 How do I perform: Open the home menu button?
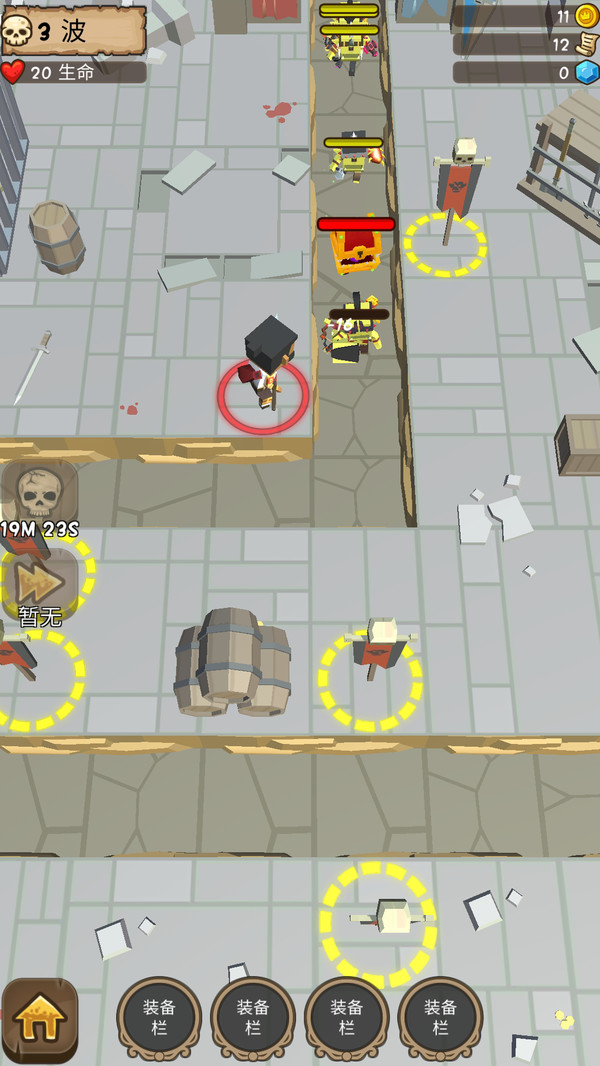(40, 1018)
